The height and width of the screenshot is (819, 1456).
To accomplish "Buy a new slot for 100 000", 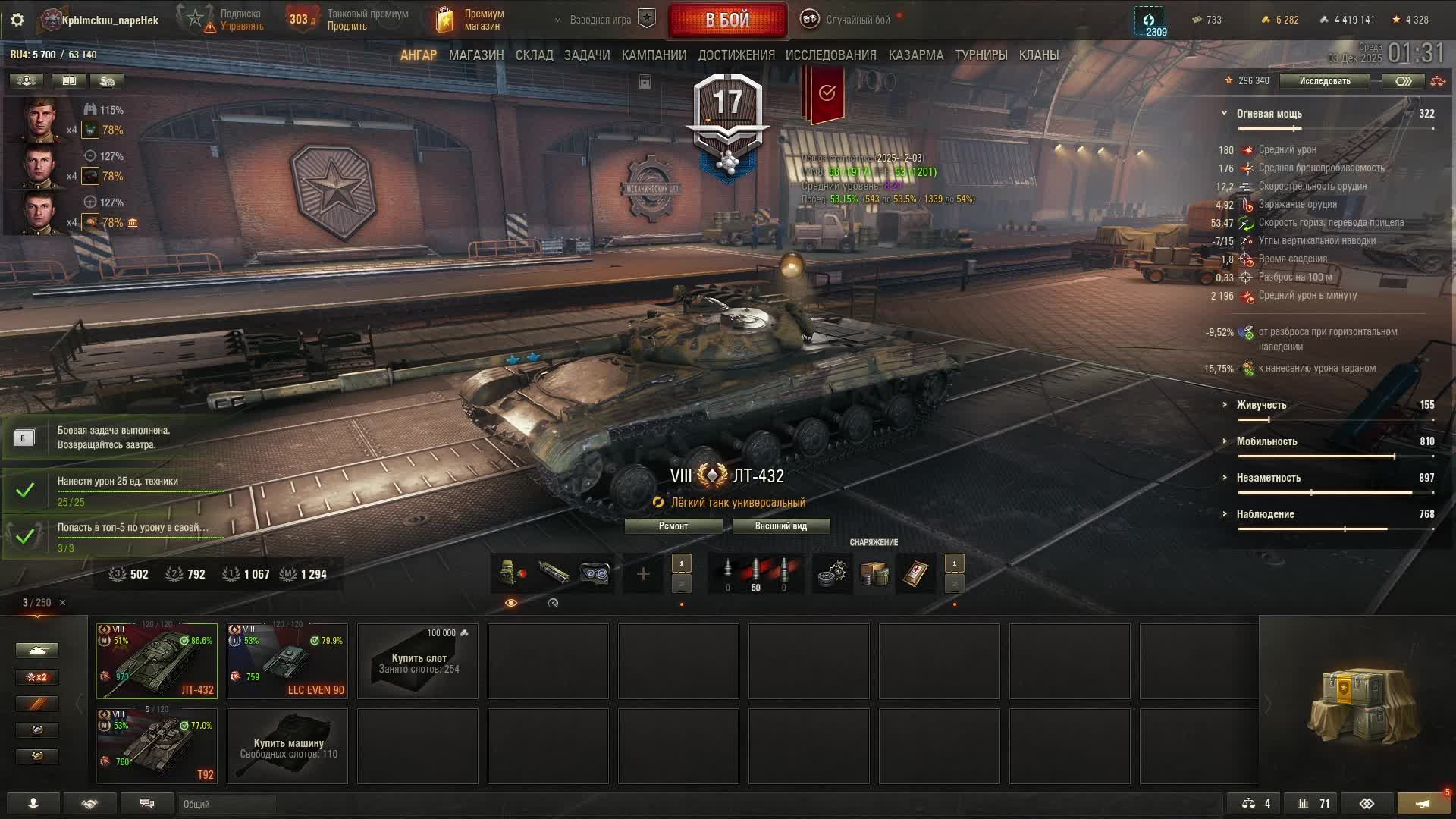I will [418, 661].
